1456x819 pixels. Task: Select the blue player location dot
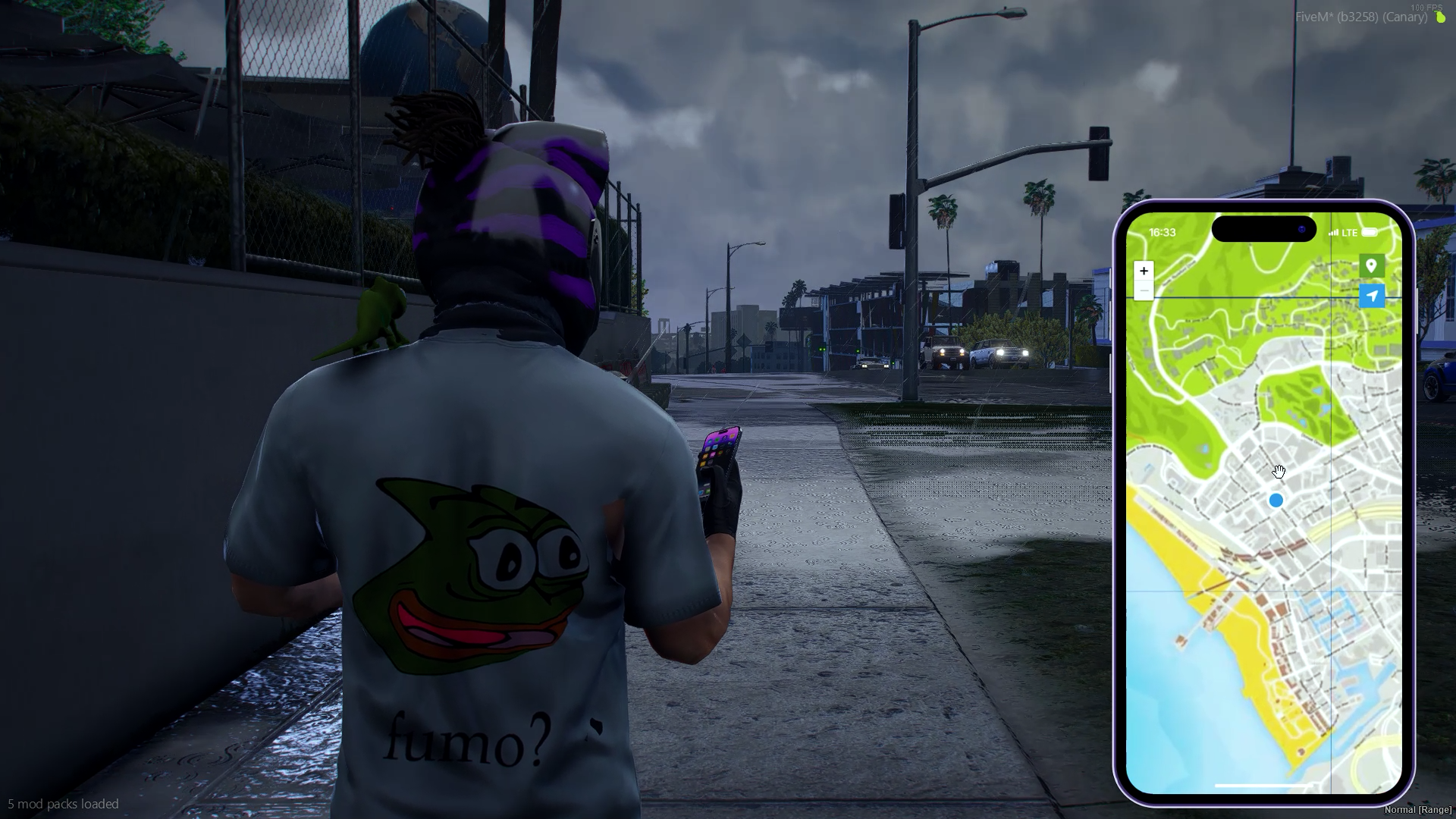[x=1276, y=500]
